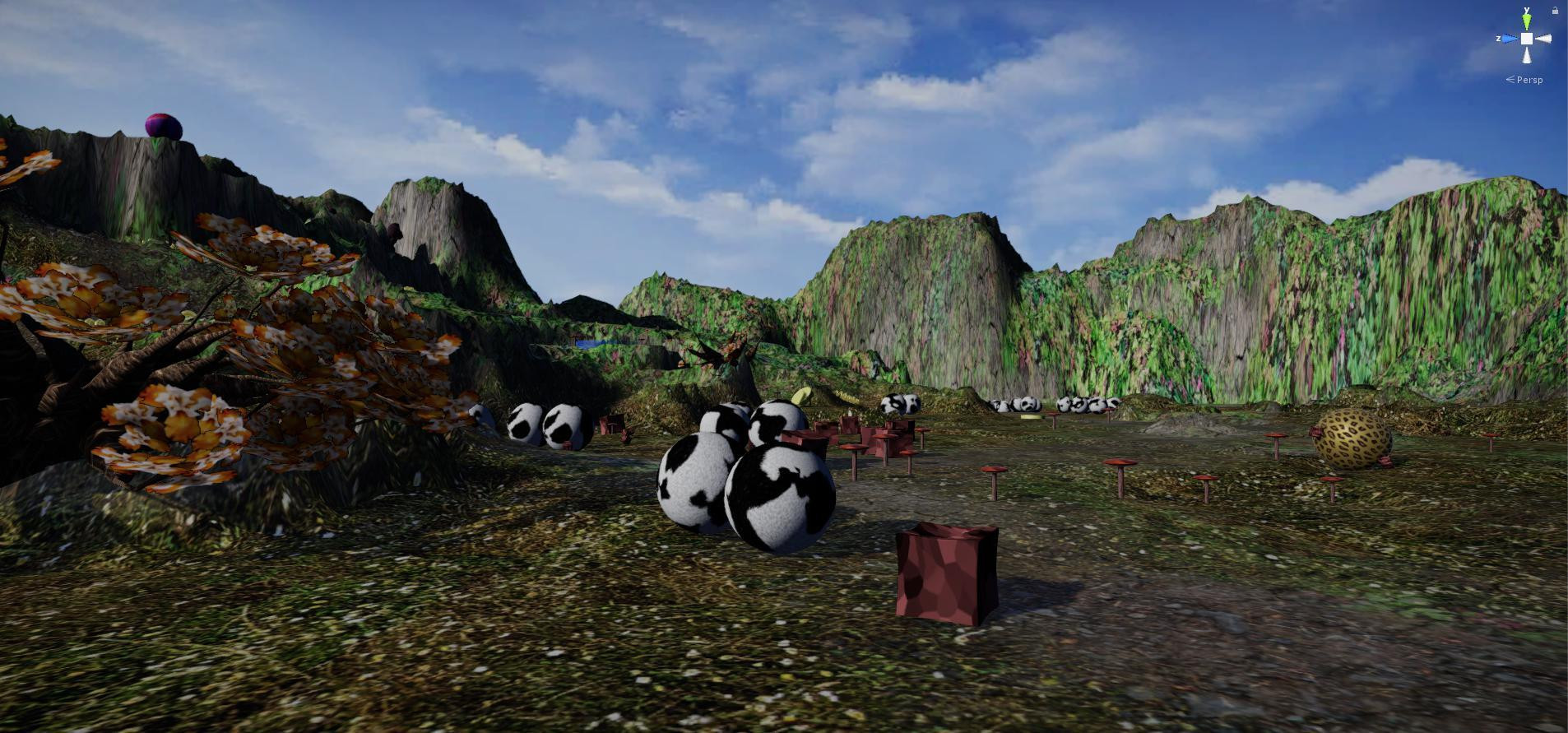Viewport: 1568px width, 733px height.
Task: Click the right-facing X axis cone of the gizmo
Action: coord(1544,39)
